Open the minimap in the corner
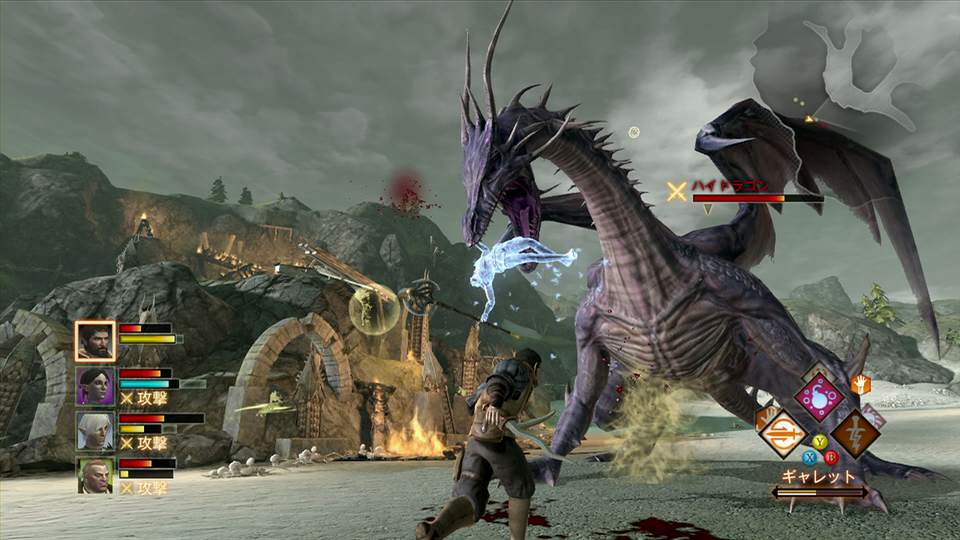The image size is (960, 540). [x=850, y=70]
